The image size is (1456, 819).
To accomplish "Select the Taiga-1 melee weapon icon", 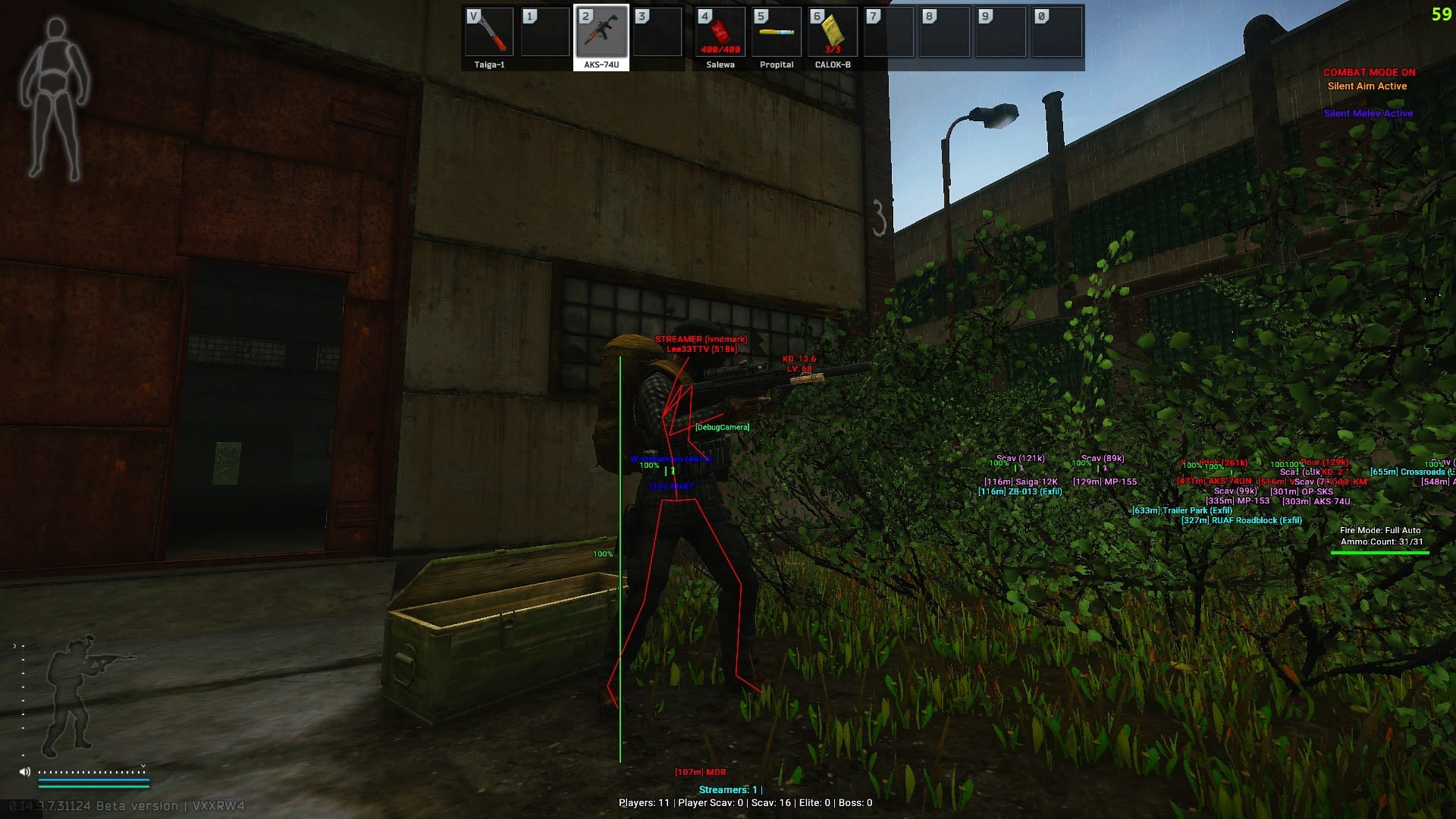I will [489, 33].
